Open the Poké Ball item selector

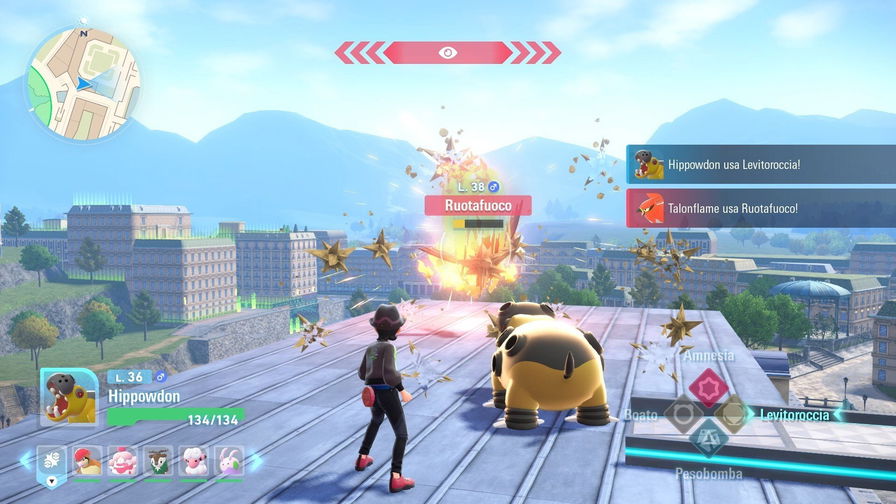click(x=51, y=462)
